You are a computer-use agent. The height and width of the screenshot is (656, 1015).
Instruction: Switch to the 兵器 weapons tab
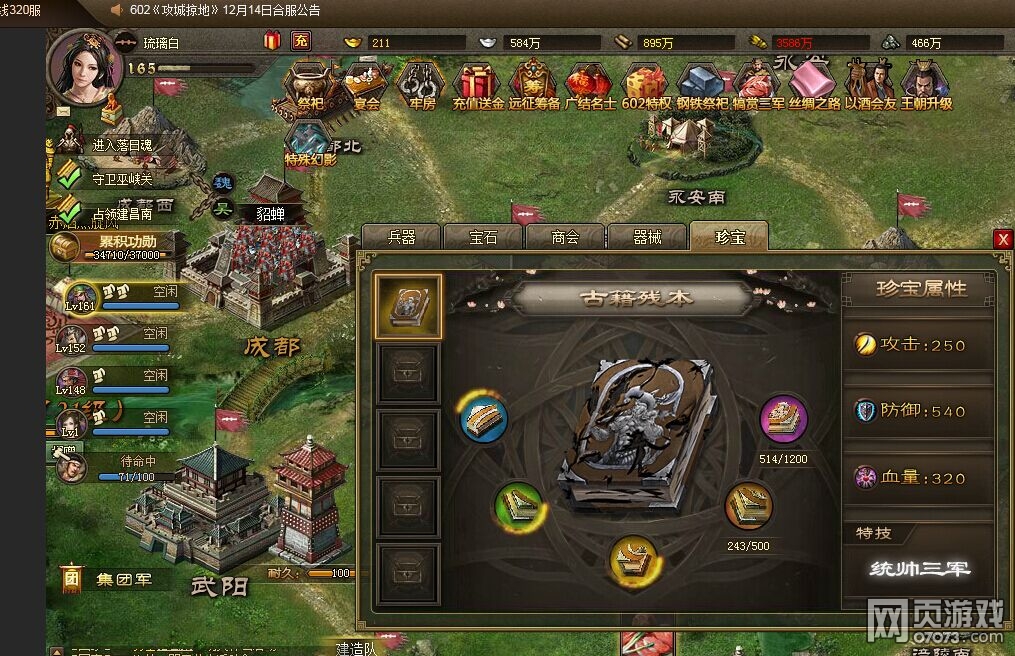coord(401,237)
